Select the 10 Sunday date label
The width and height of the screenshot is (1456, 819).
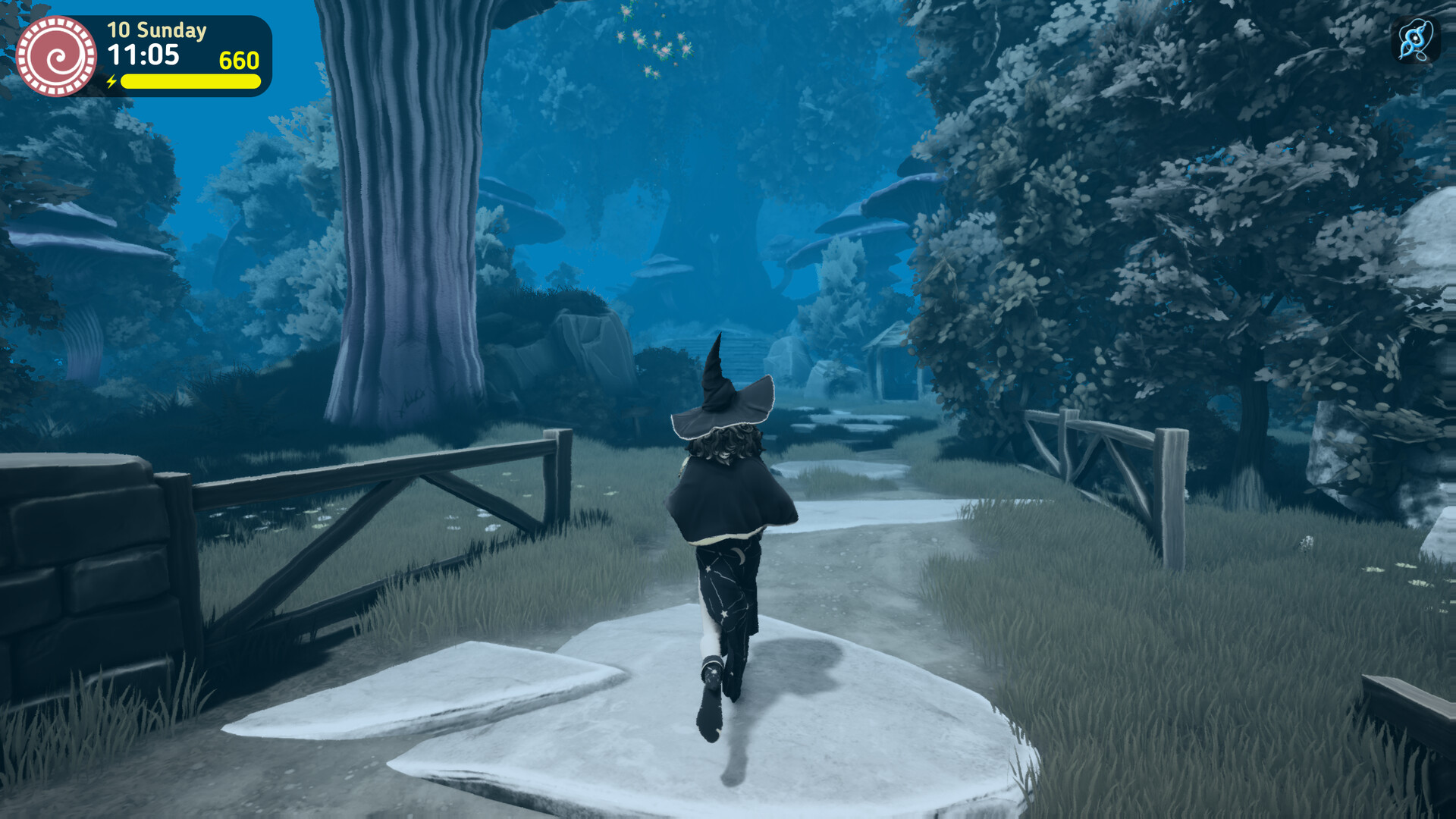pyautogui.click(x=155, y=30)
